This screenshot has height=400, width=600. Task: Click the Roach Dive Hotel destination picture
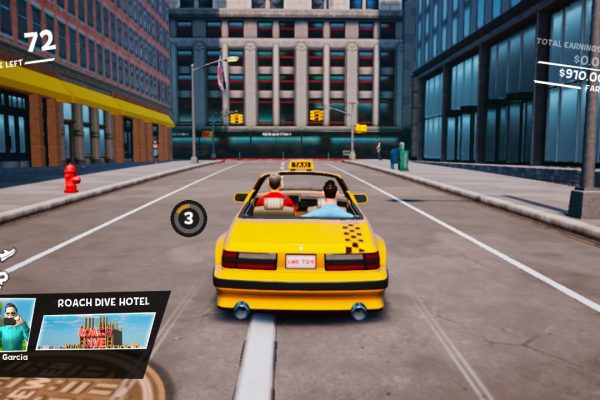tap(96, 331)
